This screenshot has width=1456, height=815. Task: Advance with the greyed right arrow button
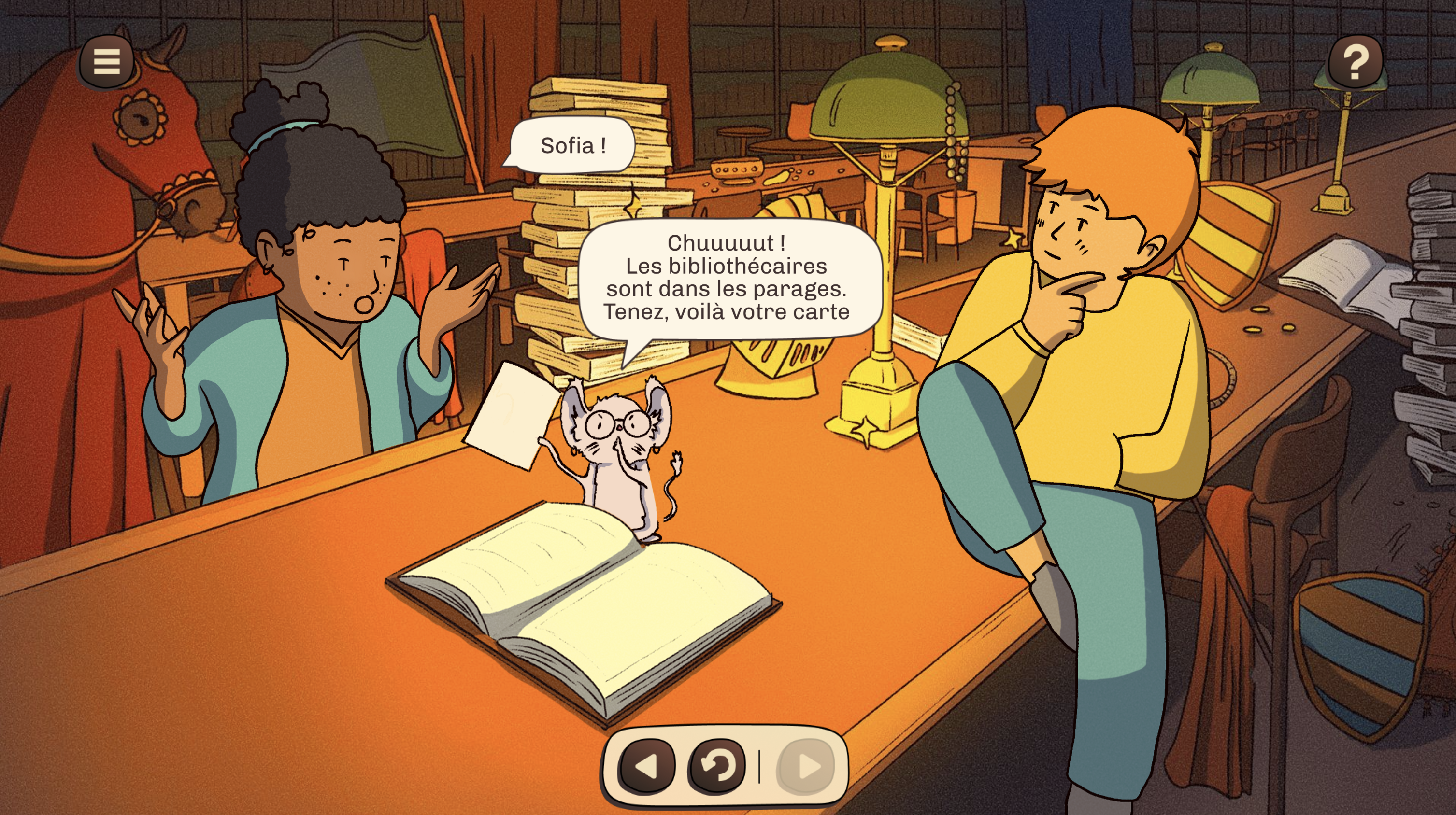click(807, 766)
